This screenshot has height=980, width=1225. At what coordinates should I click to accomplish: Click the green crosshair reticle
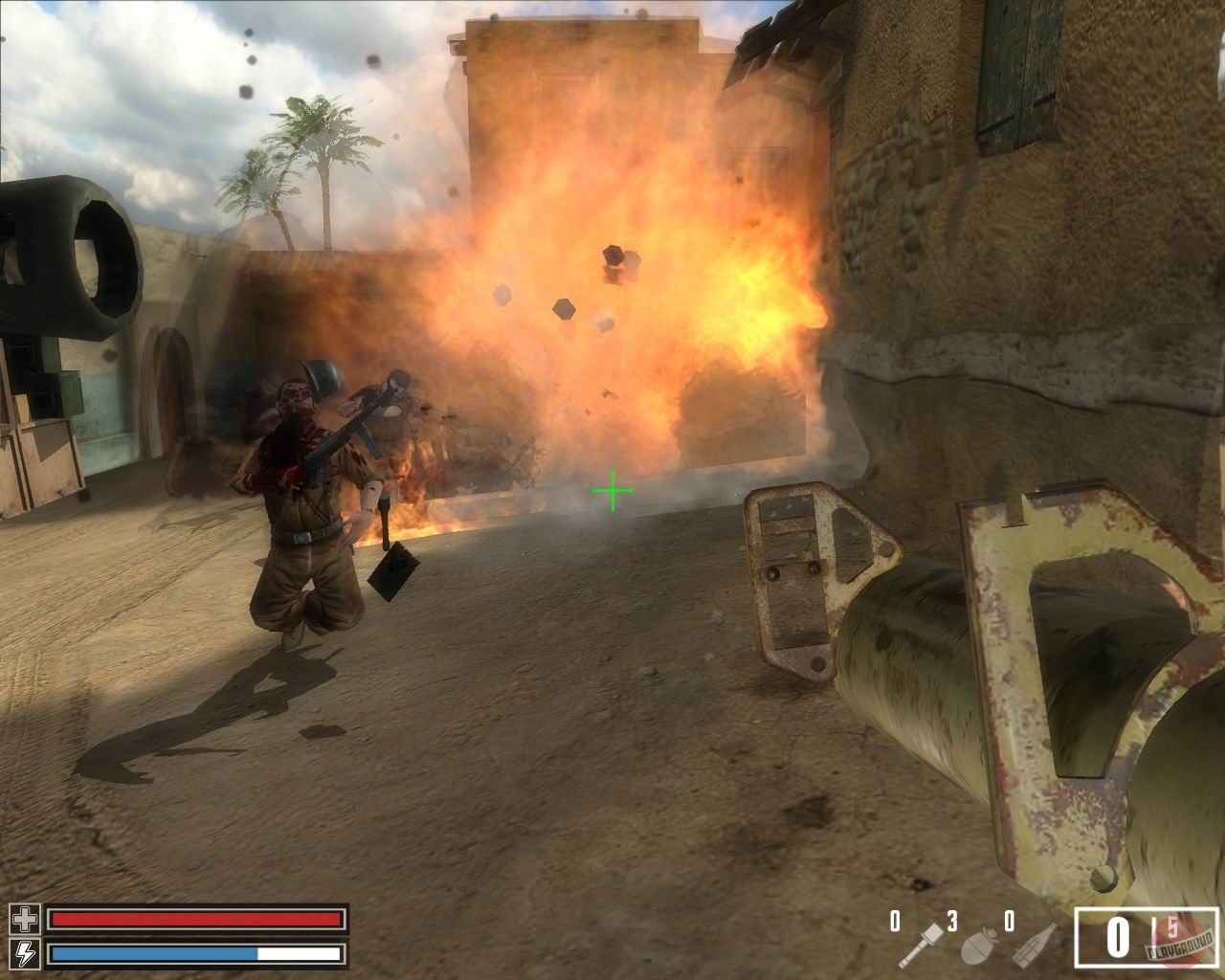(614, 490)
